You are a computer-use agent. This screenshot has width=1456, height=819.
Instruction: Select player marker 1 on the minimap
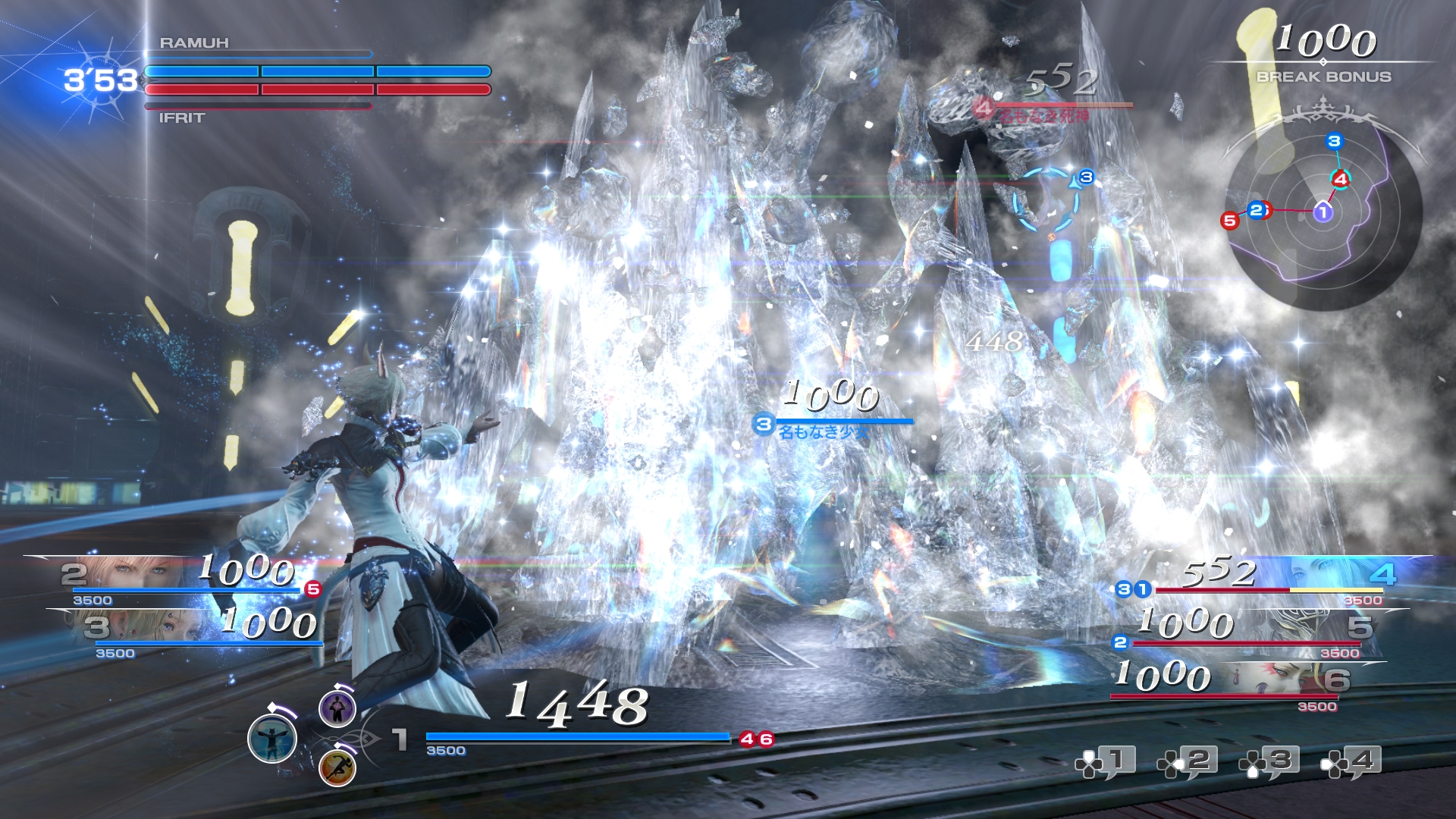pyautogui.click(x=1323, y=212)
